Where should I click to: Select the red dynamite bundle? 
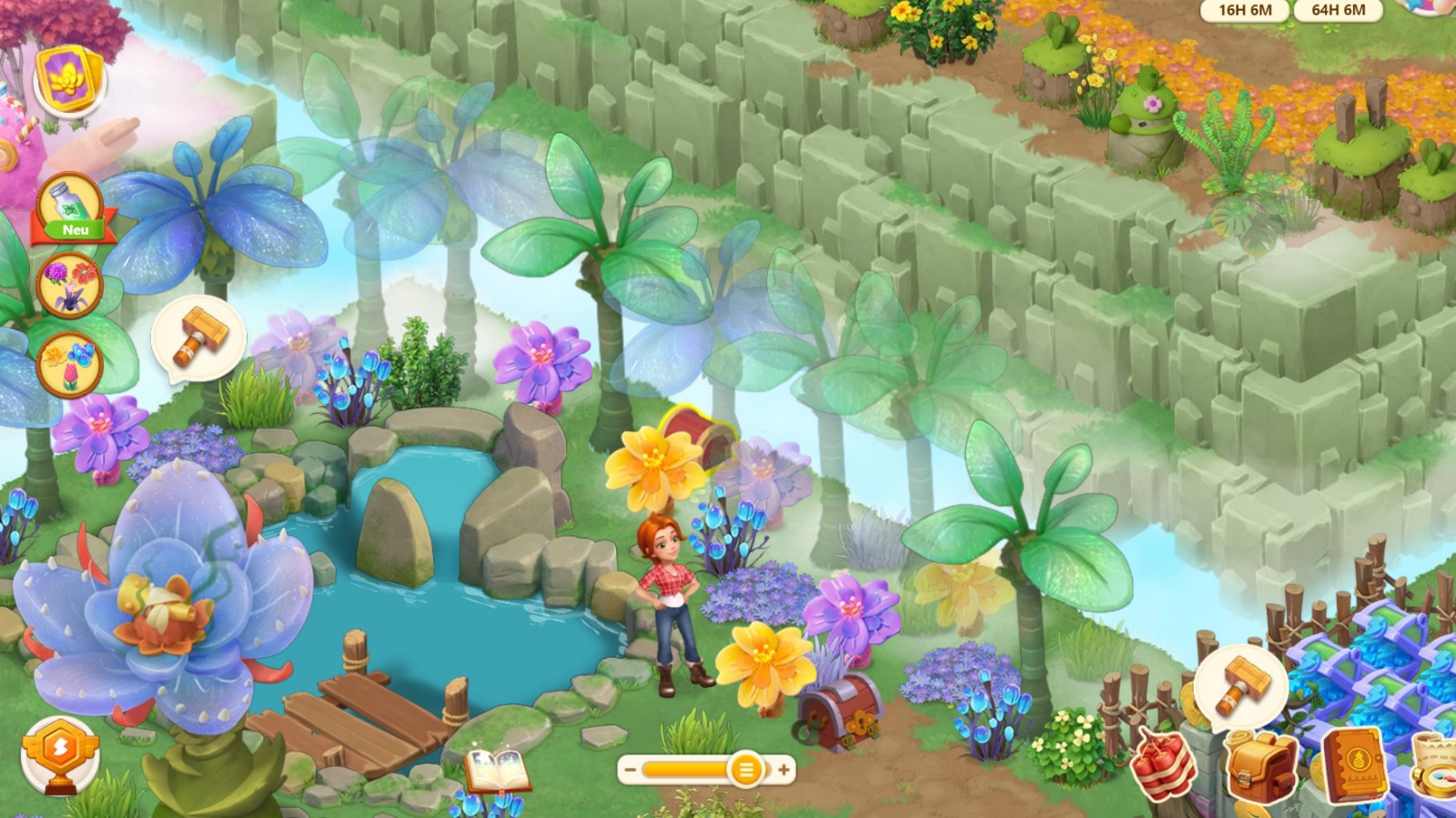click(x=1166, y=764)
